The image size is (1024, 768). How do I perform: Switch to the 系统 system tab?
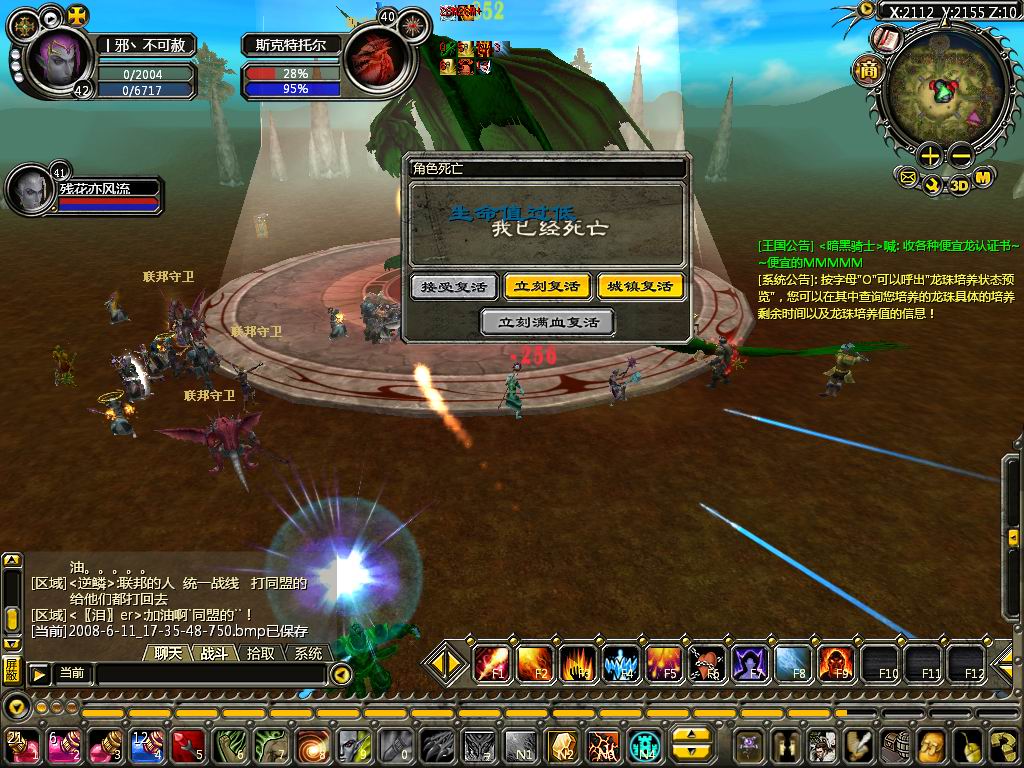click(308, 653)
